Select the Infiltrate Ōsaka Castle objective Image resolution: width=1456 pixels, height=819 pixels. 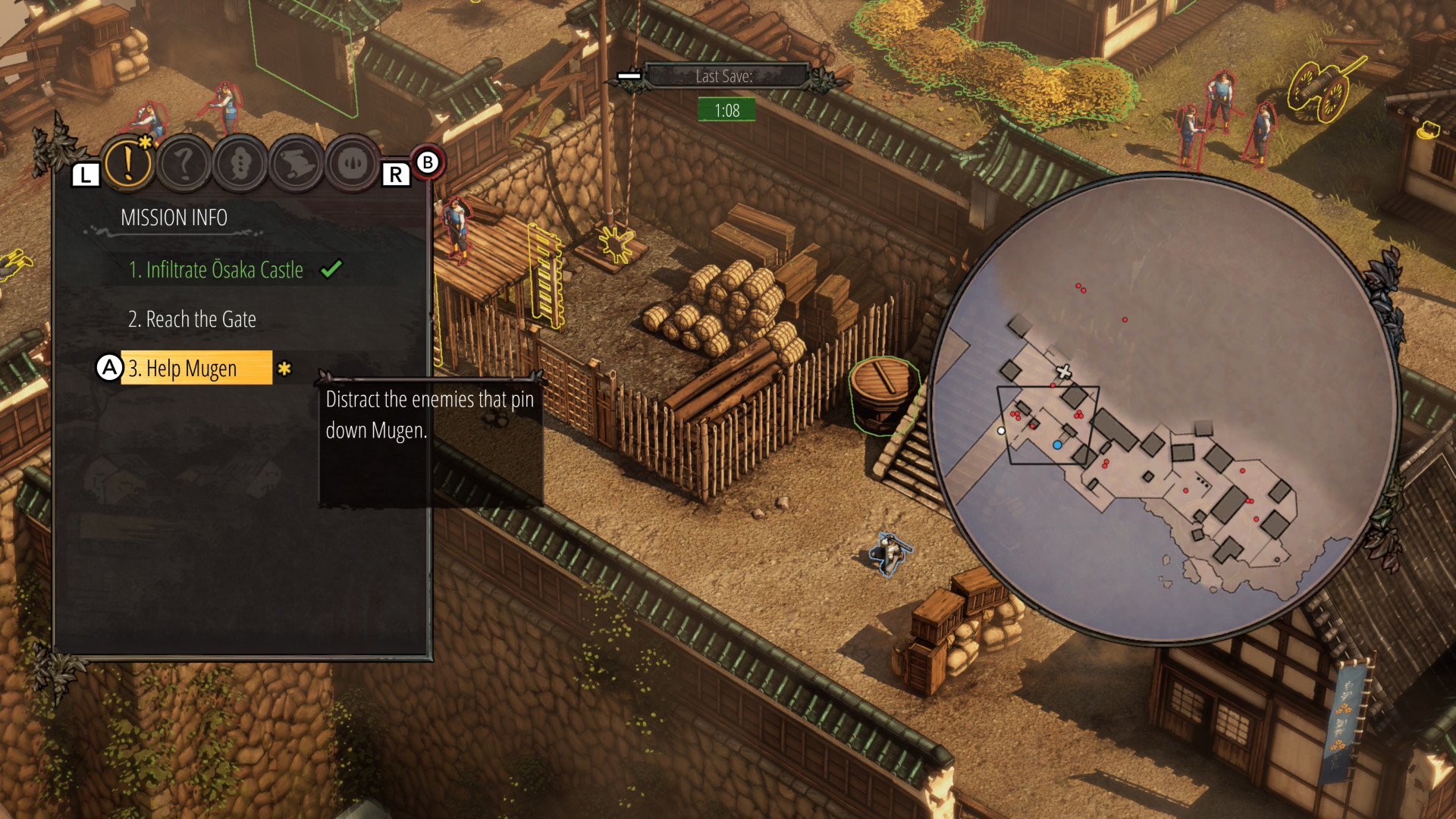pos(216,270)
